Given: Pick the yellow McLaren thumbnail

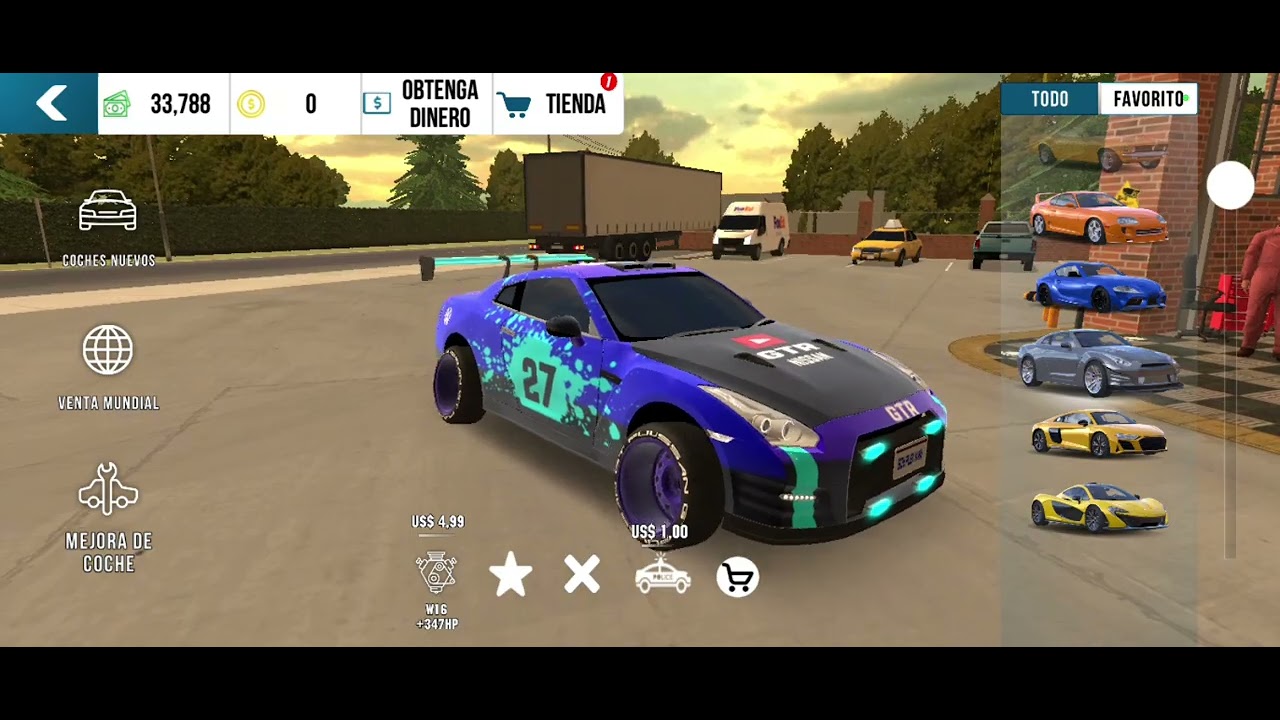Looking at the screenshot, I should (1098, 507).
